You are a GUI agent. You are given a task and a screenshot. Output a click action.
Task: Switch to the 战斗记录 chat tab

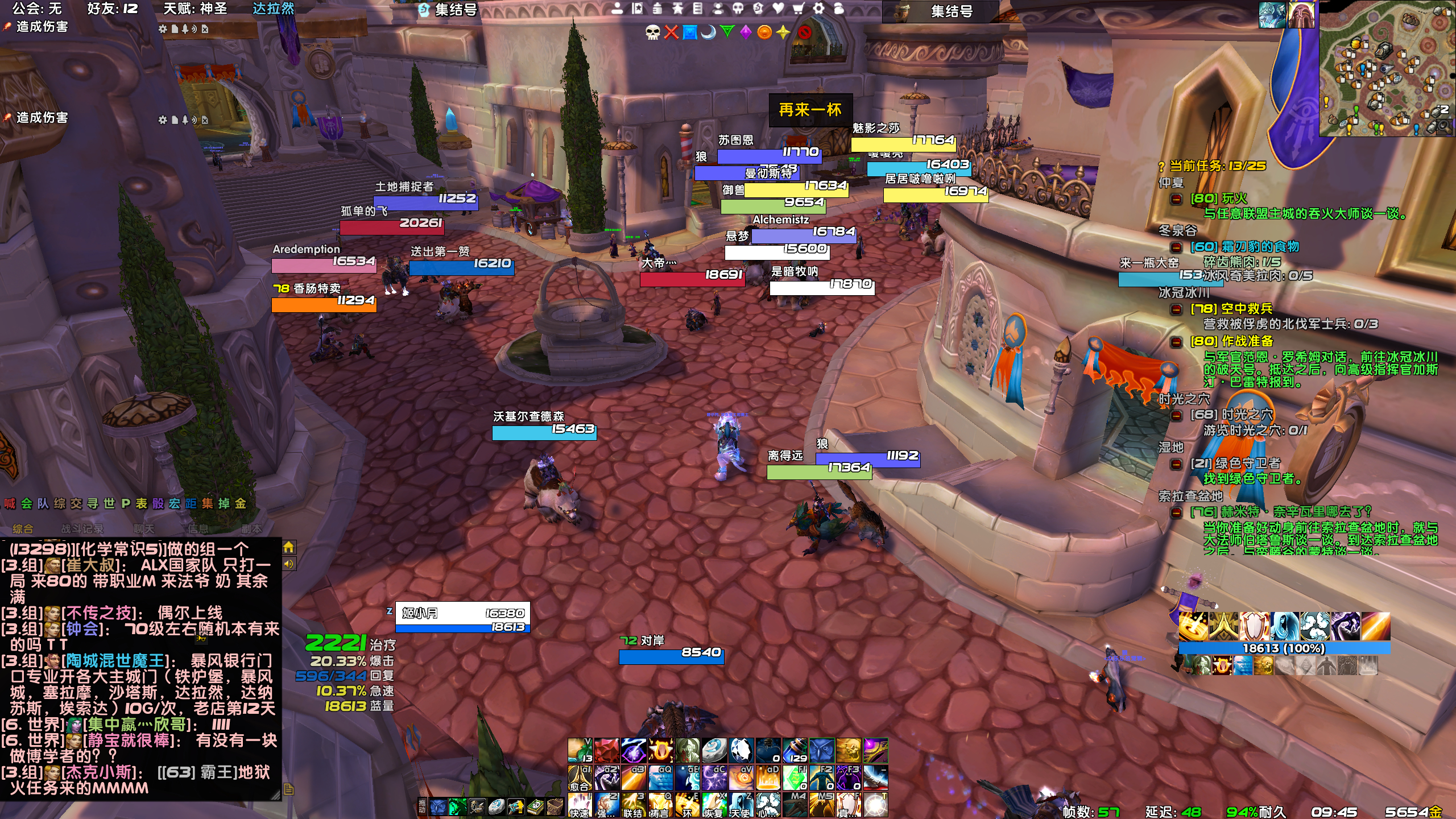[82, 529]
